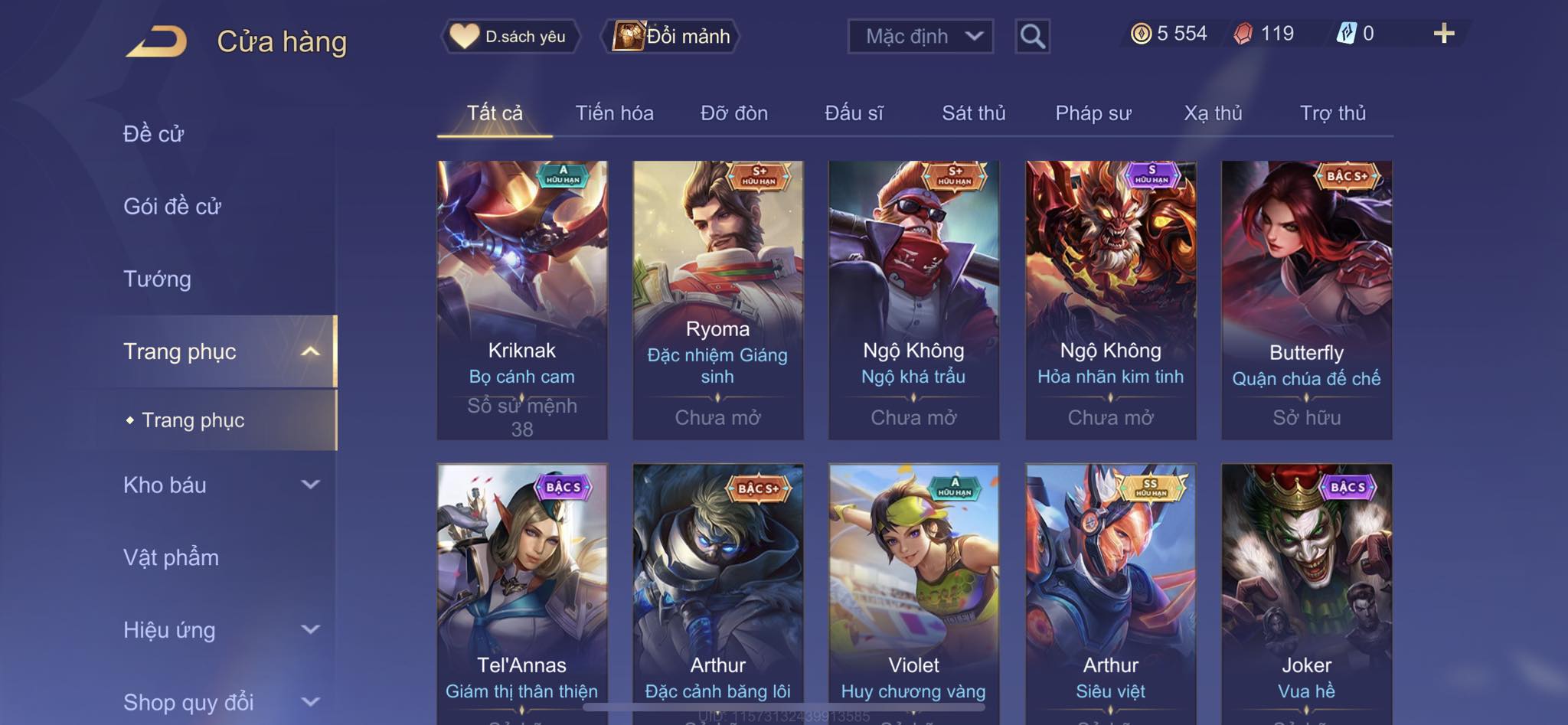The image size is (1568, 725).
Task: Choose Ryoma Đặc nhiệm Giáng sinh skin
Action: tap(717, 299)
